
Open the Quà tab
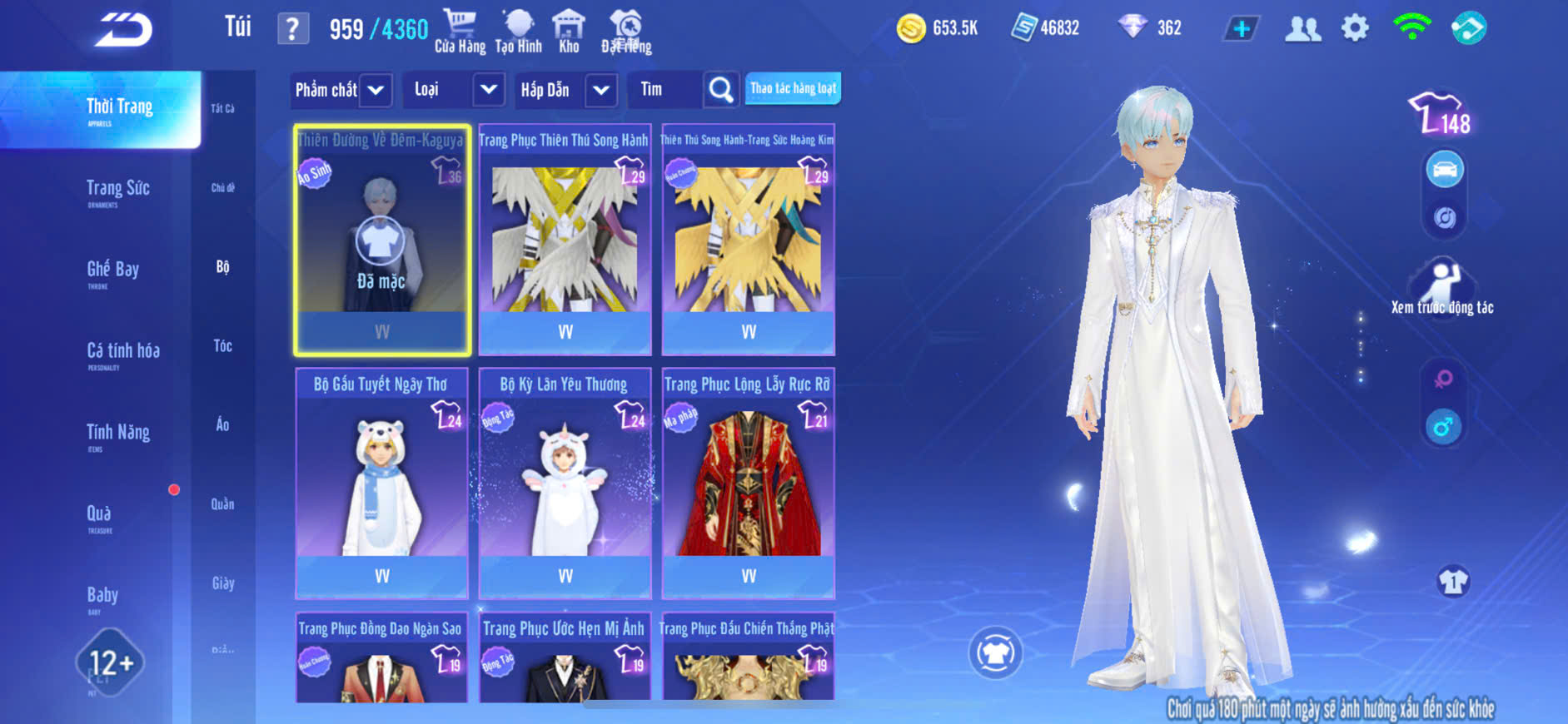tap(99, 515)
